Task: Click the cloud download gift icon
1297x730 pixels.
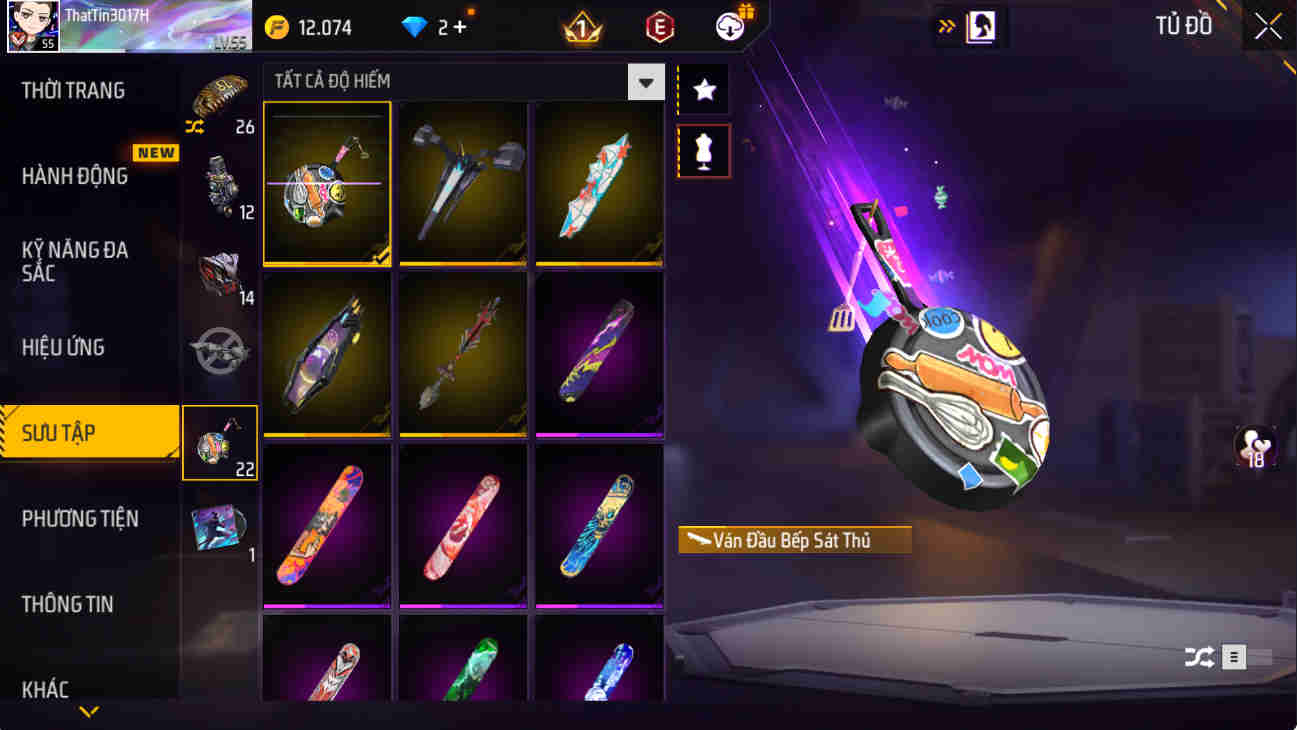Action: [729, 26]
